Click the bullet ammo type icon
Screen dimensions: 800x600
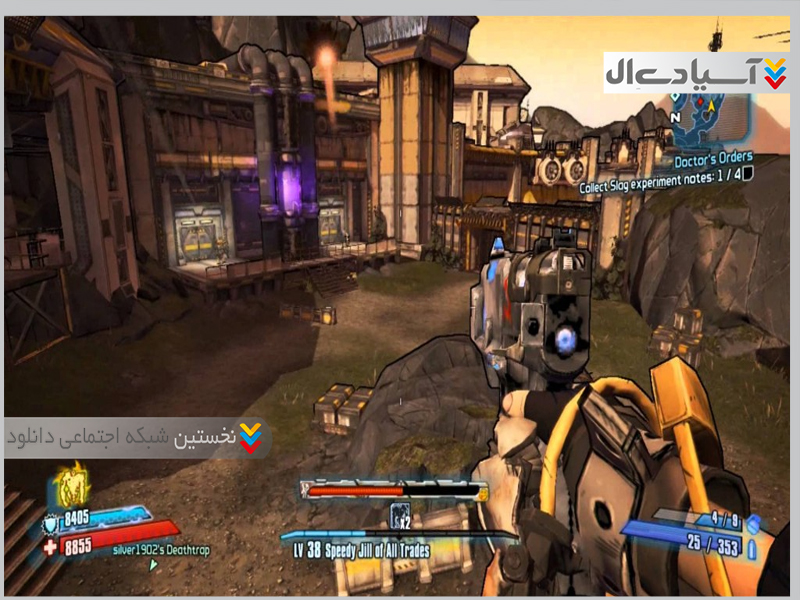[x=753, y=548]
